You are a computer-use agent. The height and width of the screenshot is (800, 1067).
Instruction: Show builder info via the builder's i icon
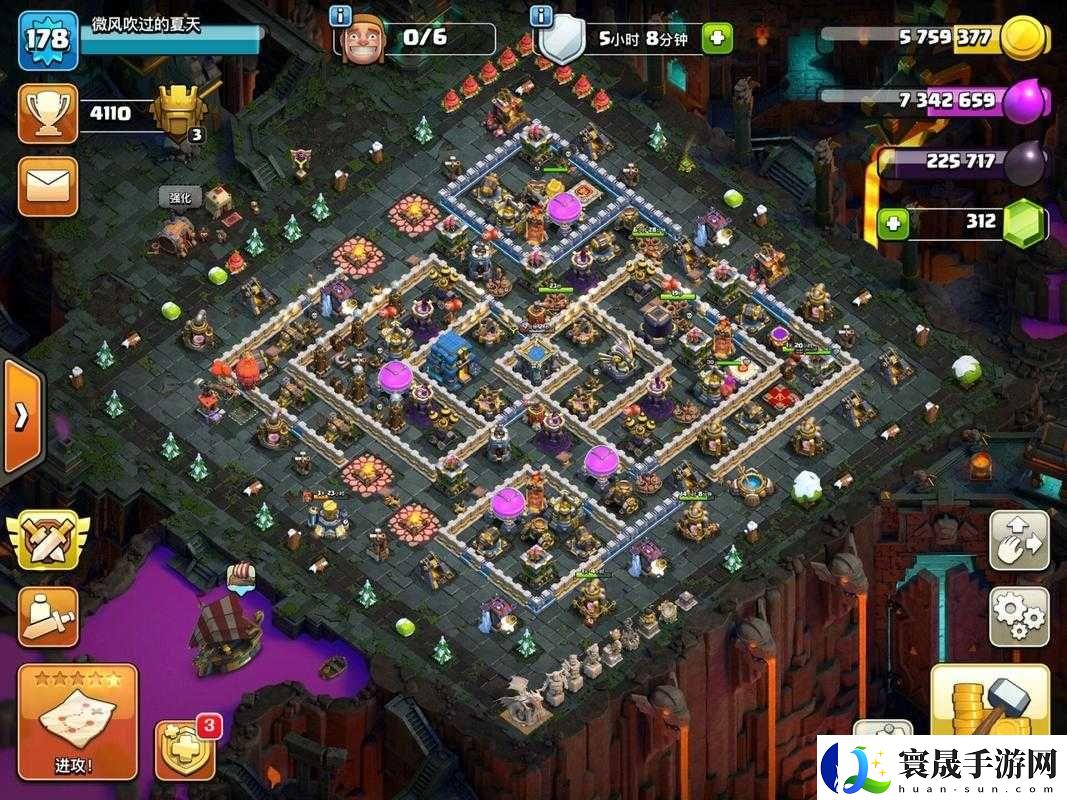point(341,16)
